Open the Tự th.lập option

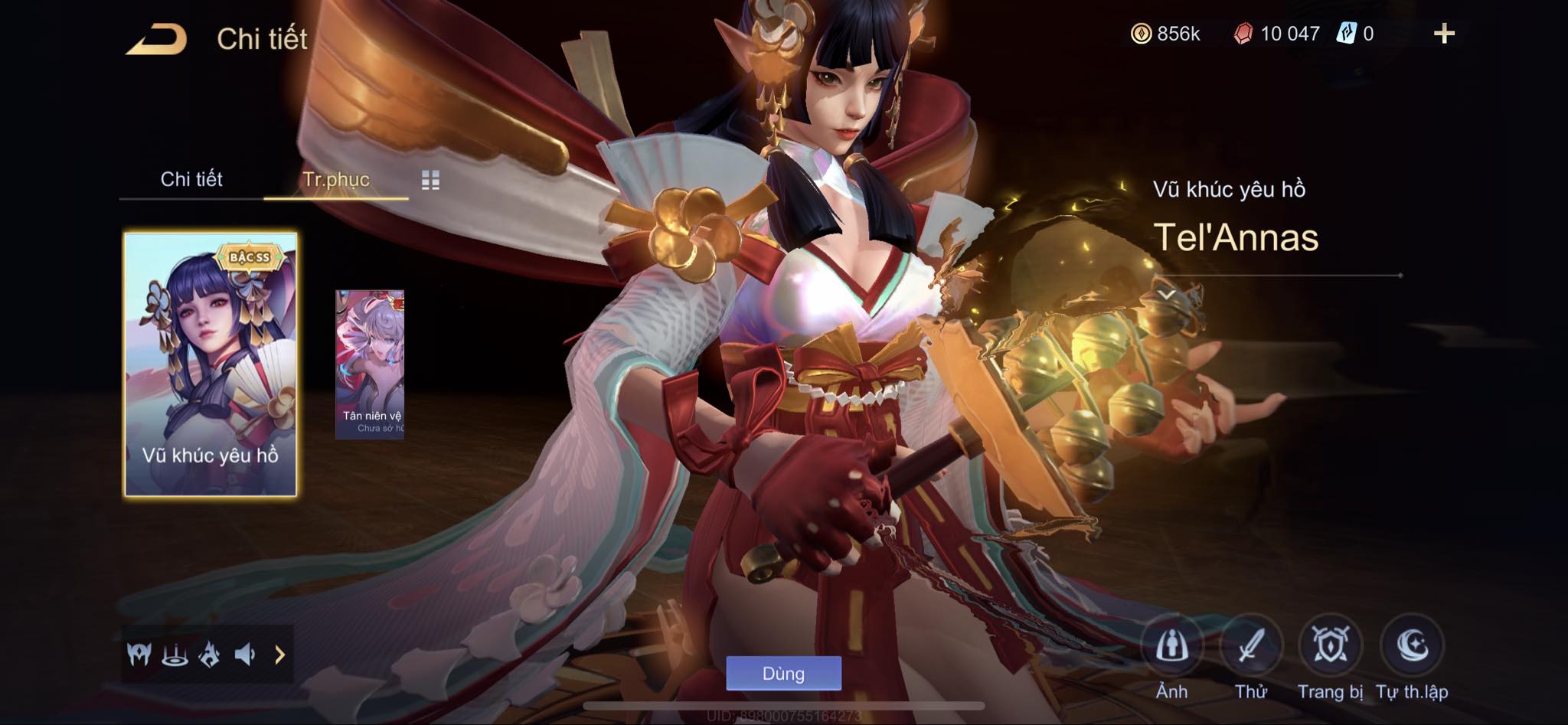tap(1411, 647)
